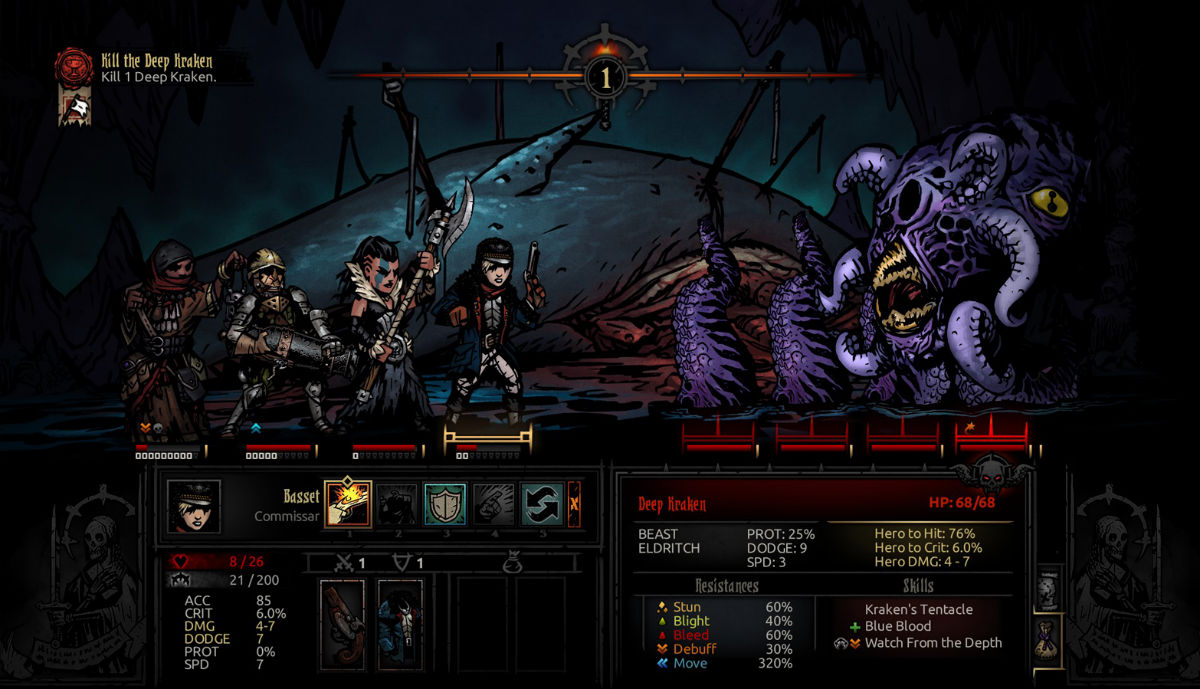
Task: Click the torch light level indicator
Action: tap(606, 76)
